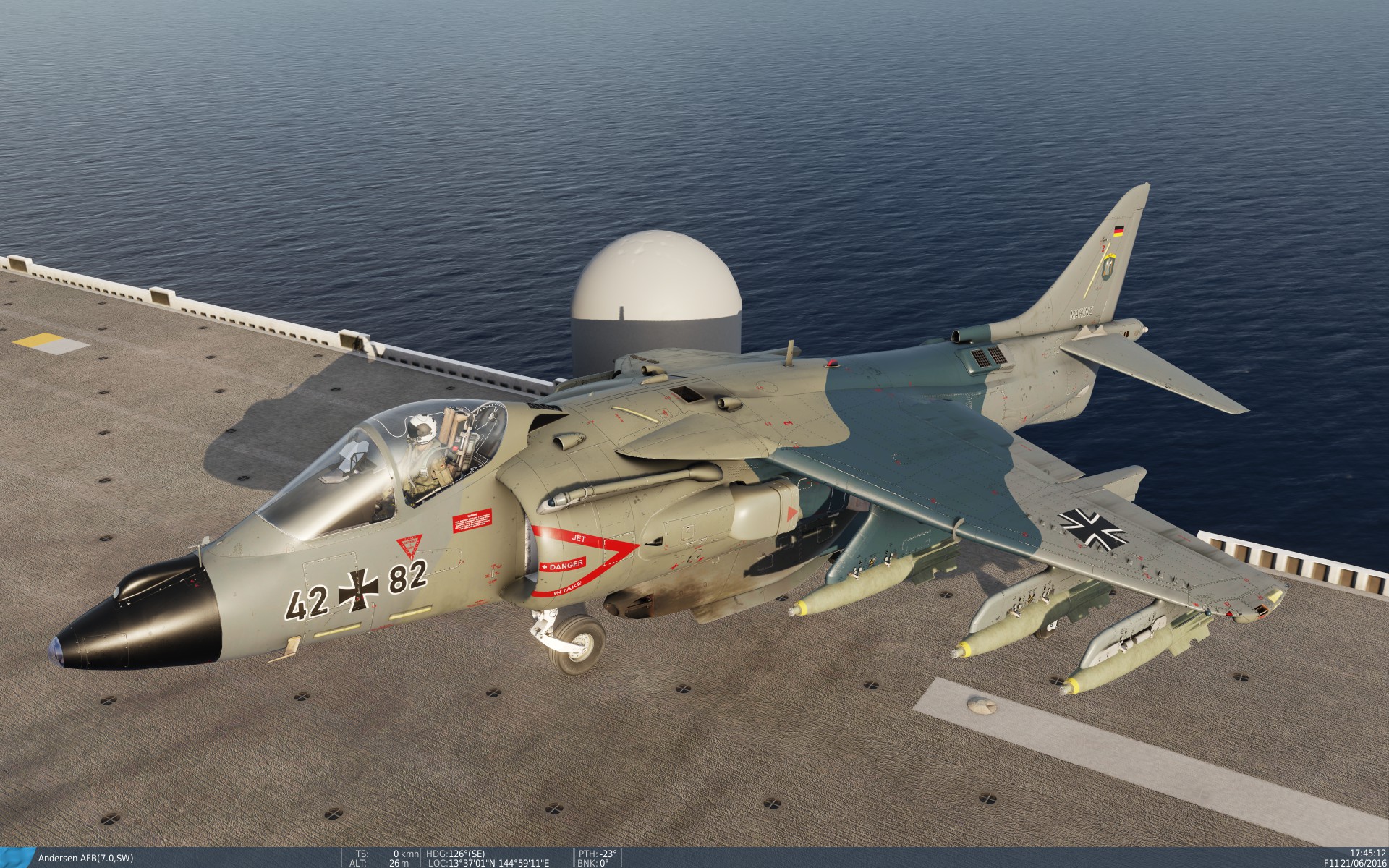Click the BNK bank indicator showing 0°
Screen dimensions: 1389x868
[x=593, y=862]
